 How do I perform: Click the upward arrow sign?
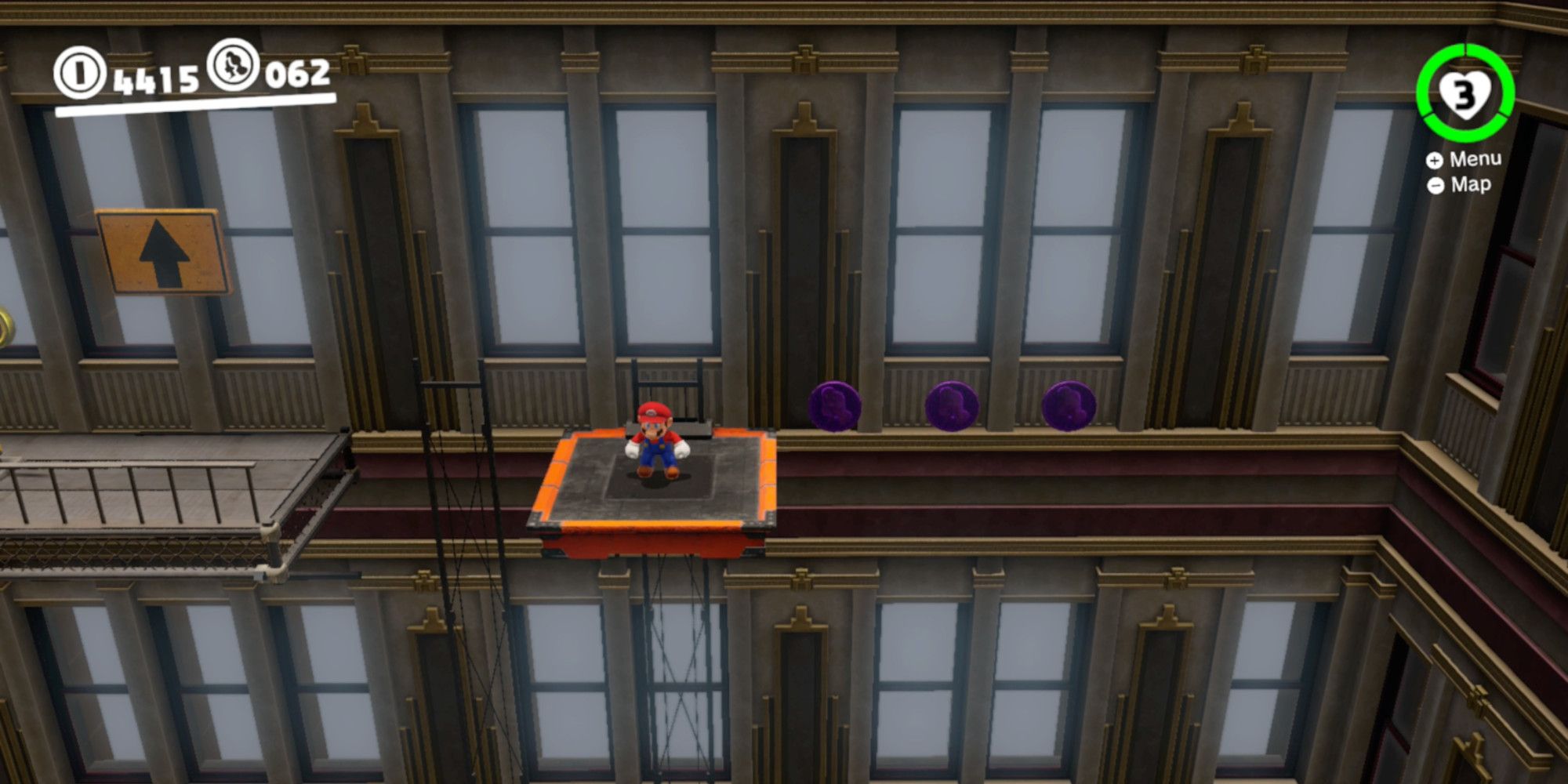tap(162, 252)
